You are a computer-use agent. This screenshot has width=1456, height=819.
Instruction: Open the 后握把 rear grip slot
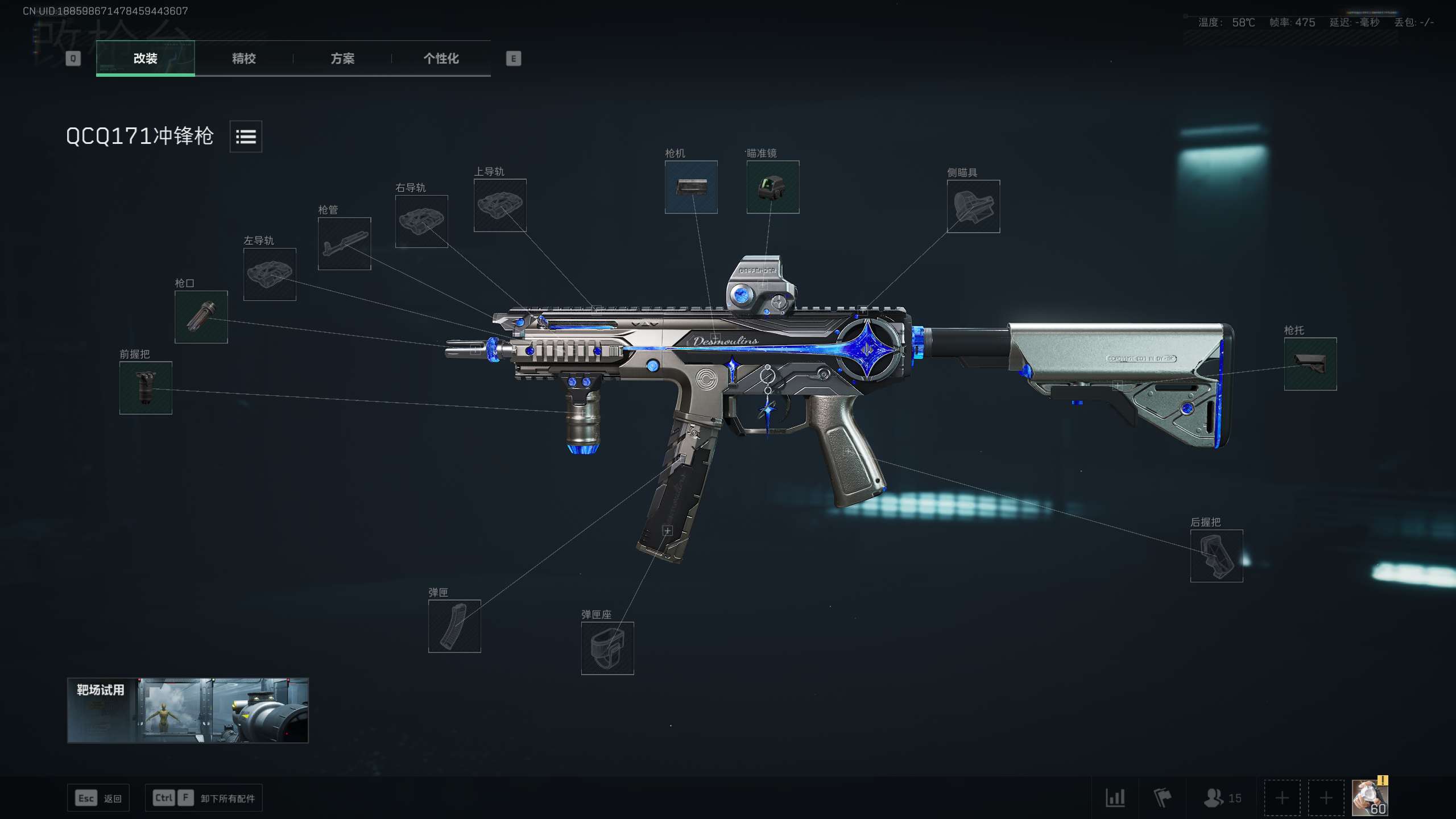click(1217, 556)
